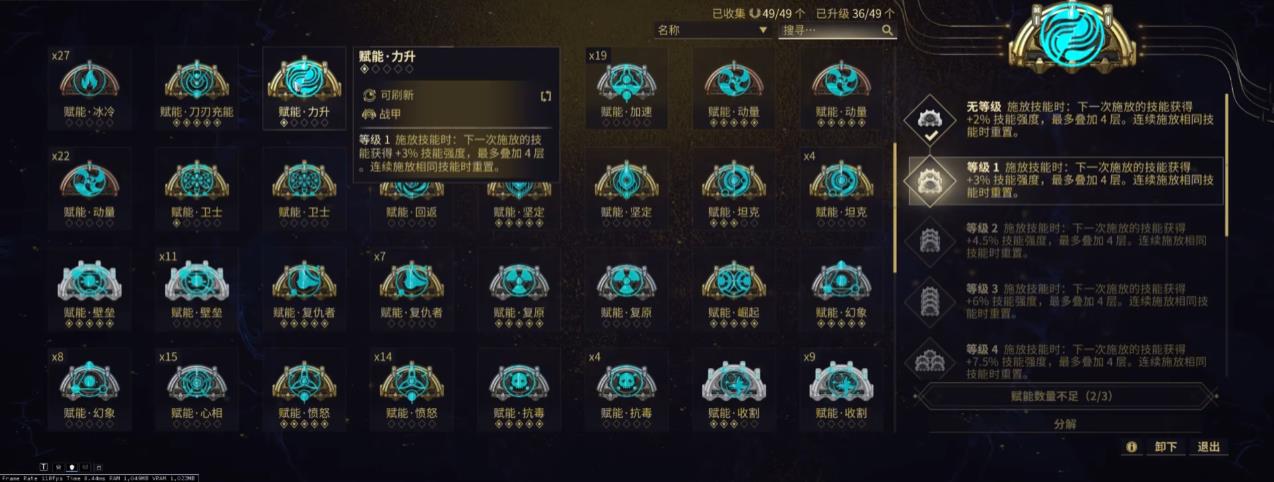Select the 赋能·崛起 arcane tile
Screen dimensions: 1274x482
tap(734, 289)
